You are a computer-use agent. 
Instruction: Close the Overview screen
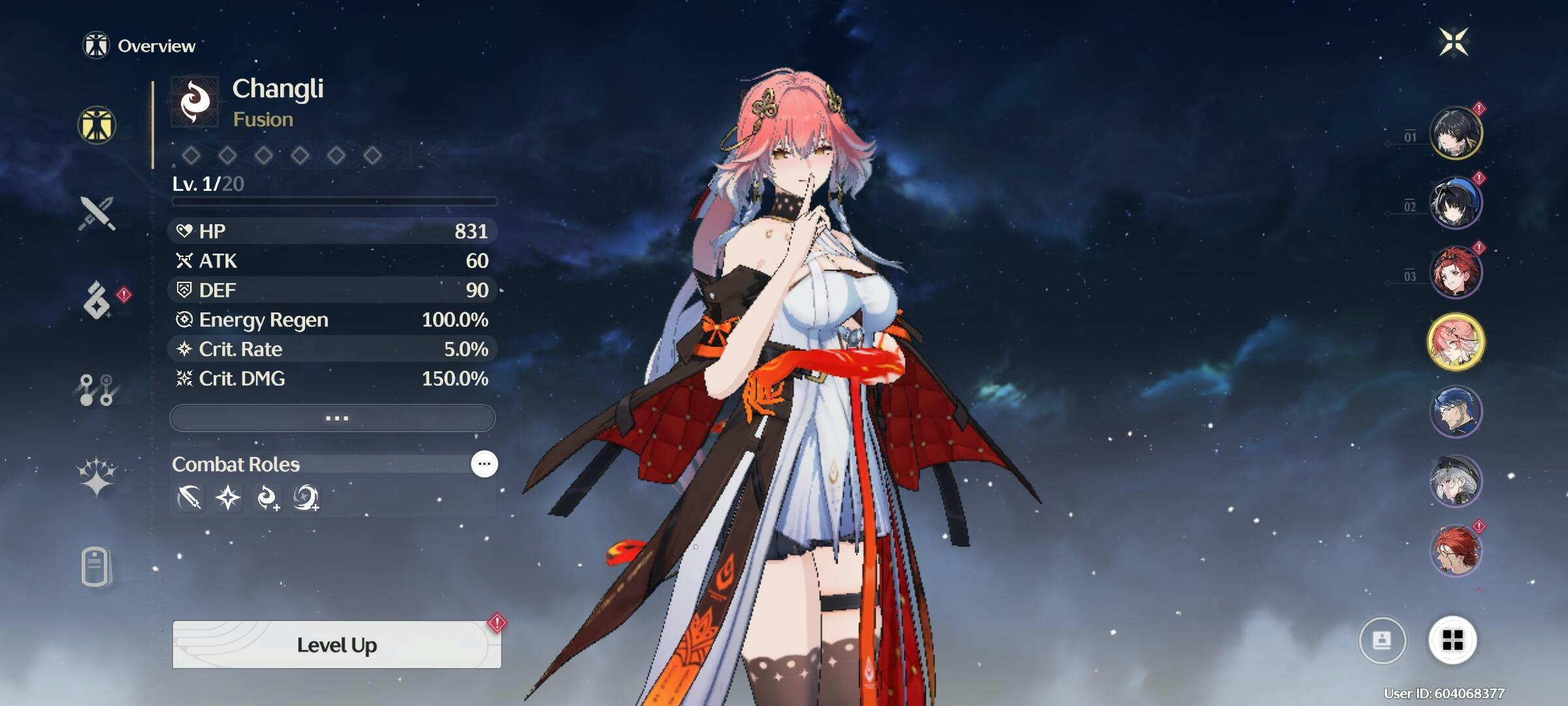coord(1453,42)
